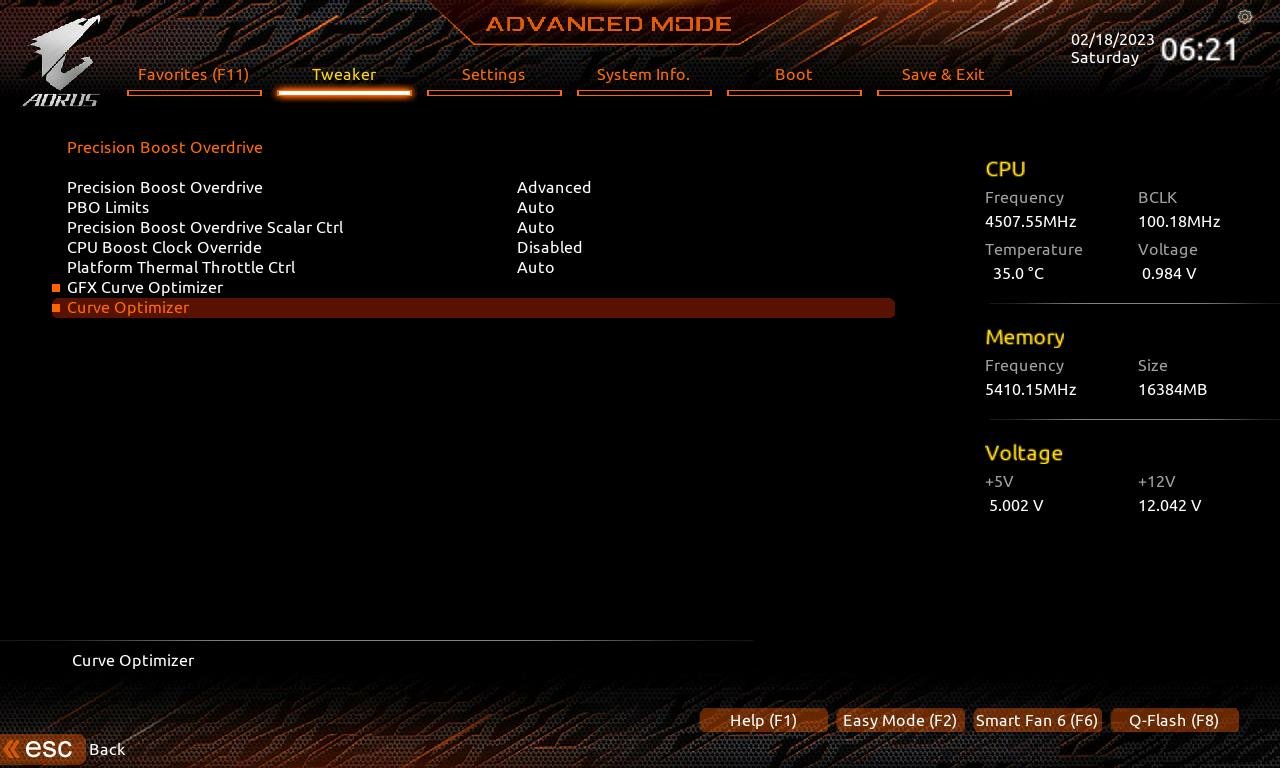Open the Boot tab
The image size is (1280, 768).
click(793, 74)
